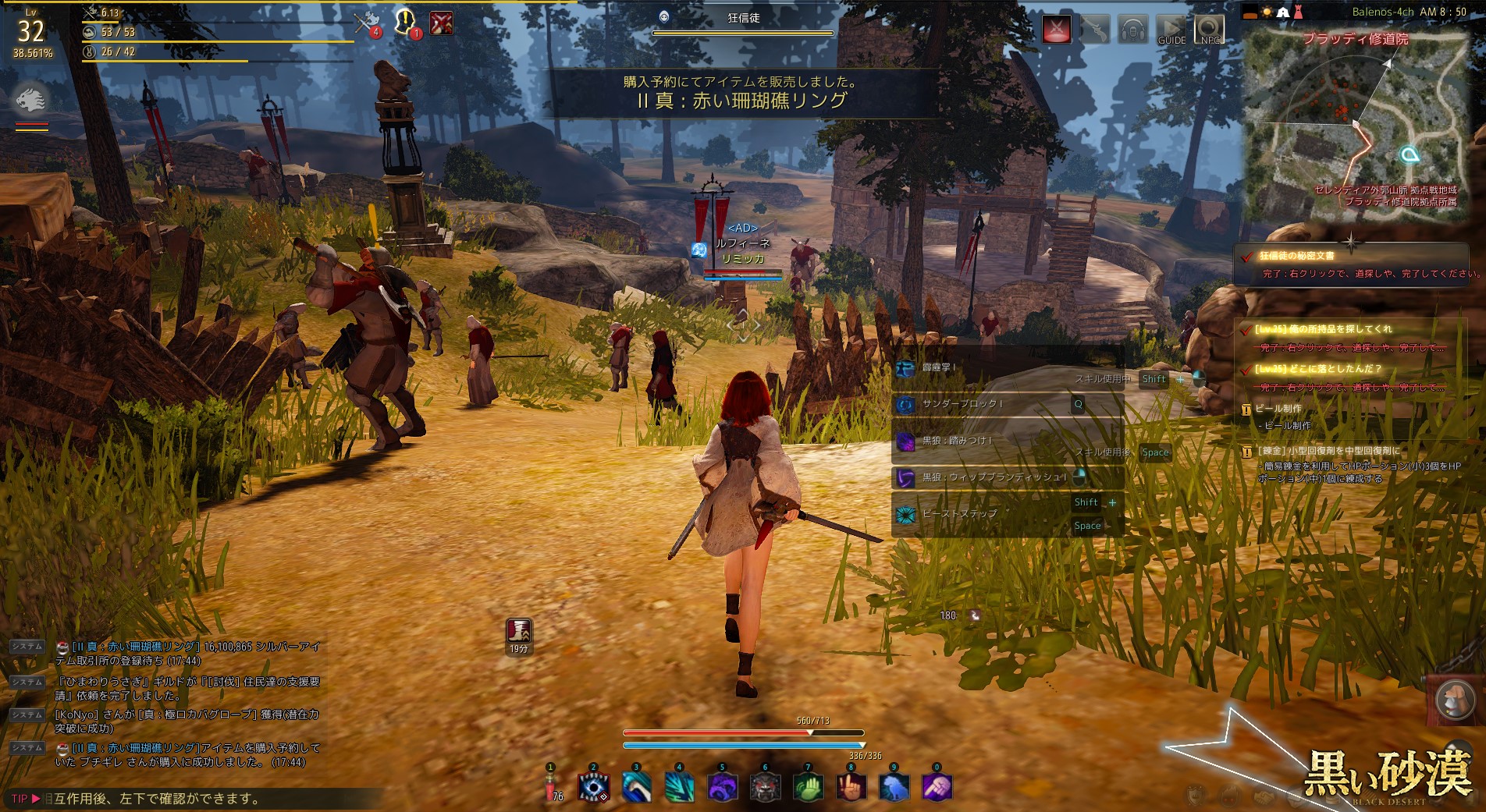Viewport: 1486px width, 812px height.
Task: Click the first システム chat message tag
Action: 27,647
